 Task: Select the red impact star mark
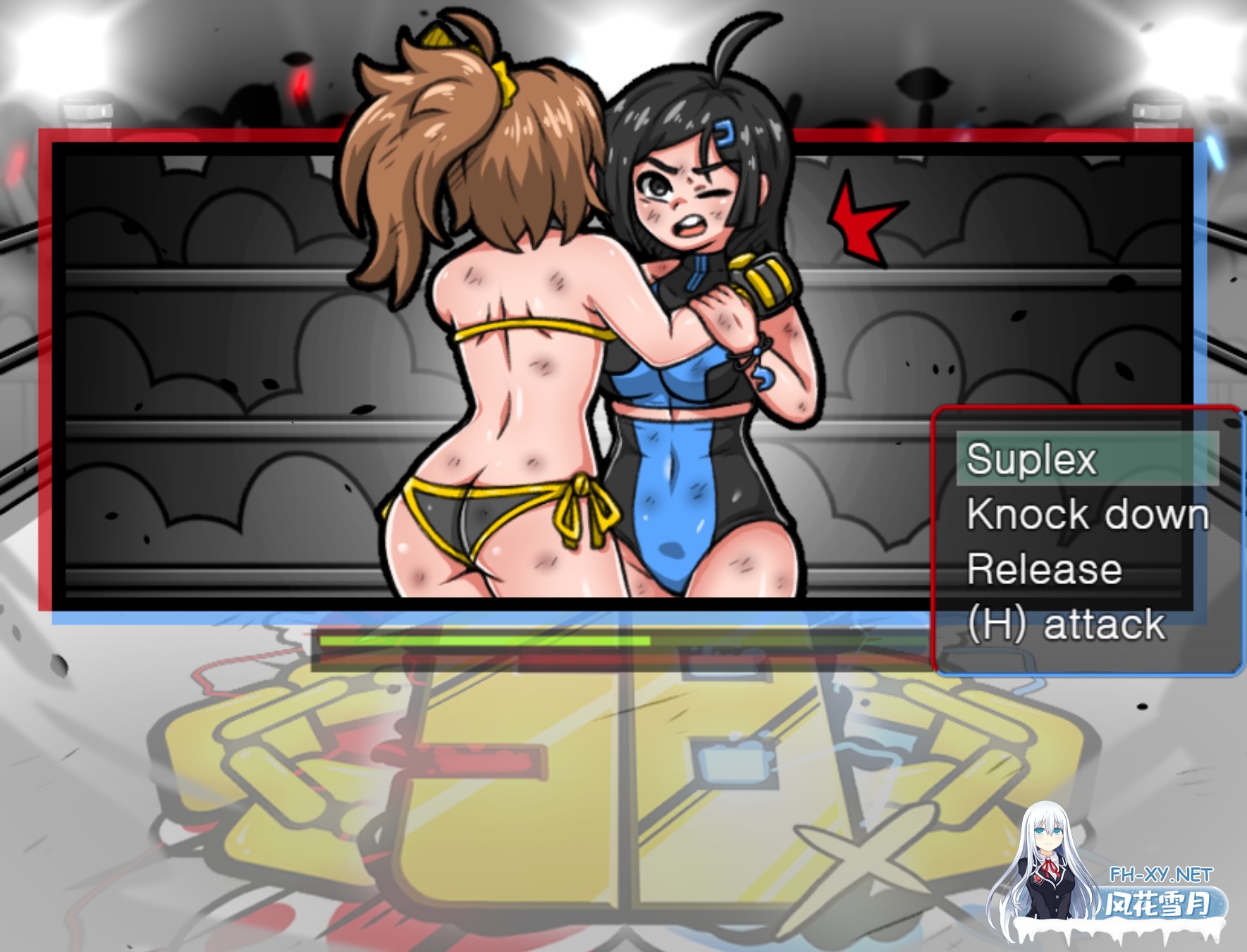click(856, 218)
